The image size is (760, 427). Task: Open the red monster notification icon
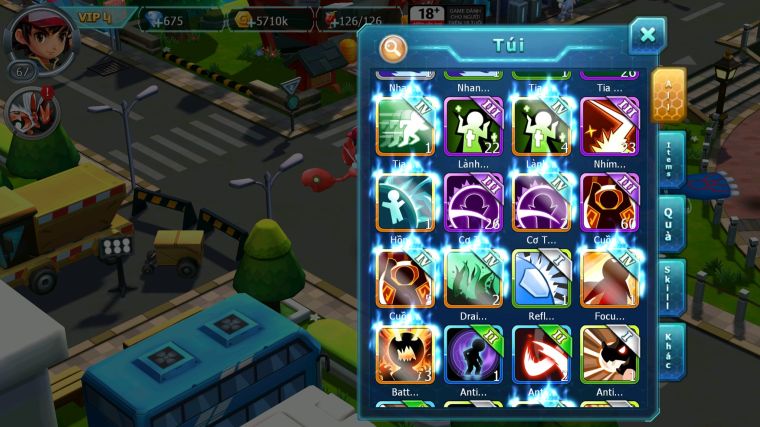pos(27,112)
